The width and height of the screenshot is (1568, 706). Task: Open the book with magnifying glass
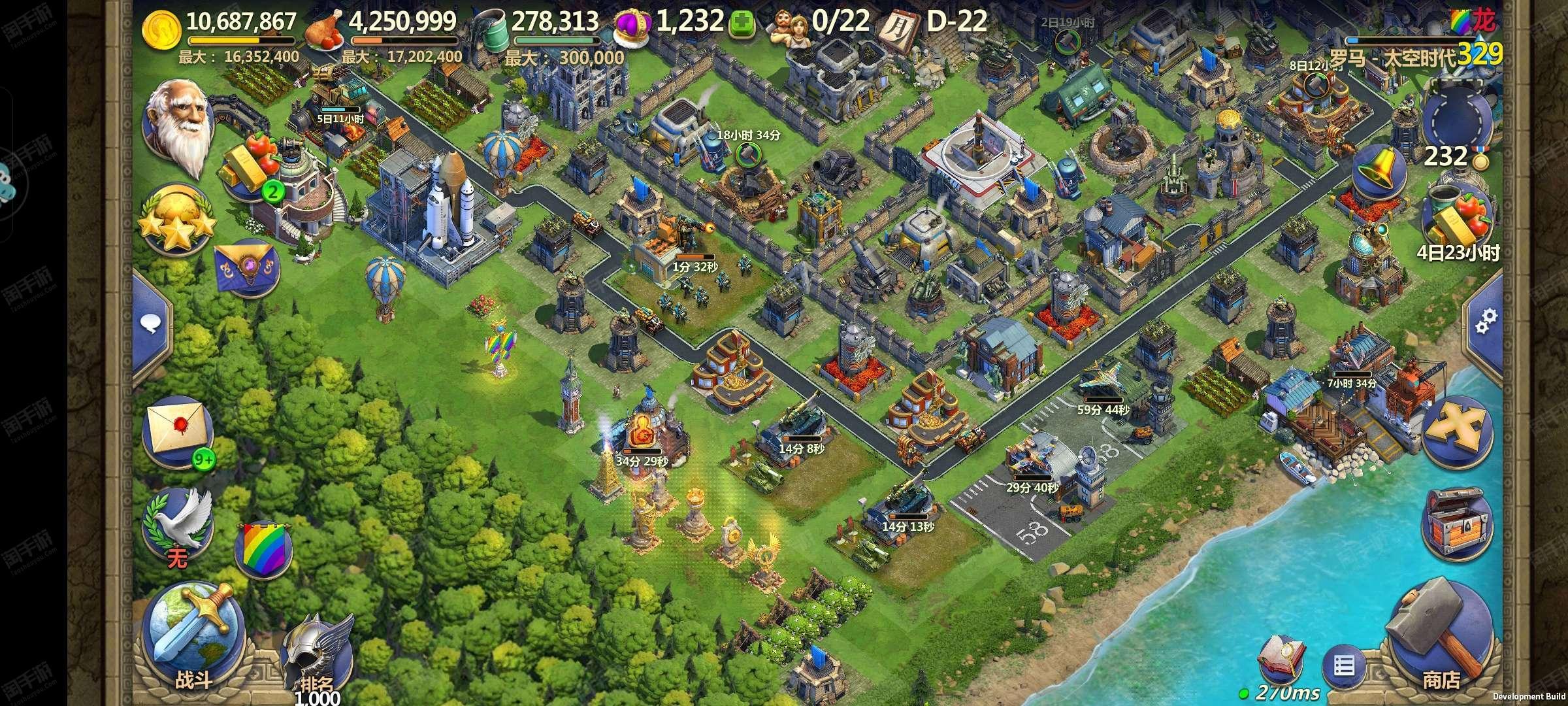[1279, 662]
